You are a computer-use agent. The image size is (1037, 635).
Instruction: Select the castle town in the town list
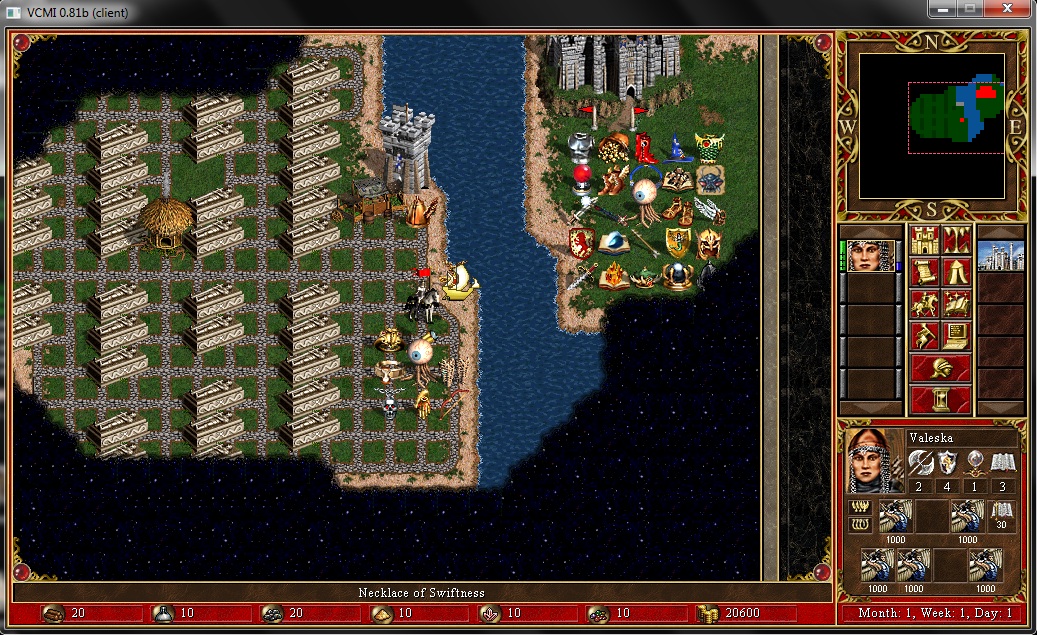pos(1000,256)
